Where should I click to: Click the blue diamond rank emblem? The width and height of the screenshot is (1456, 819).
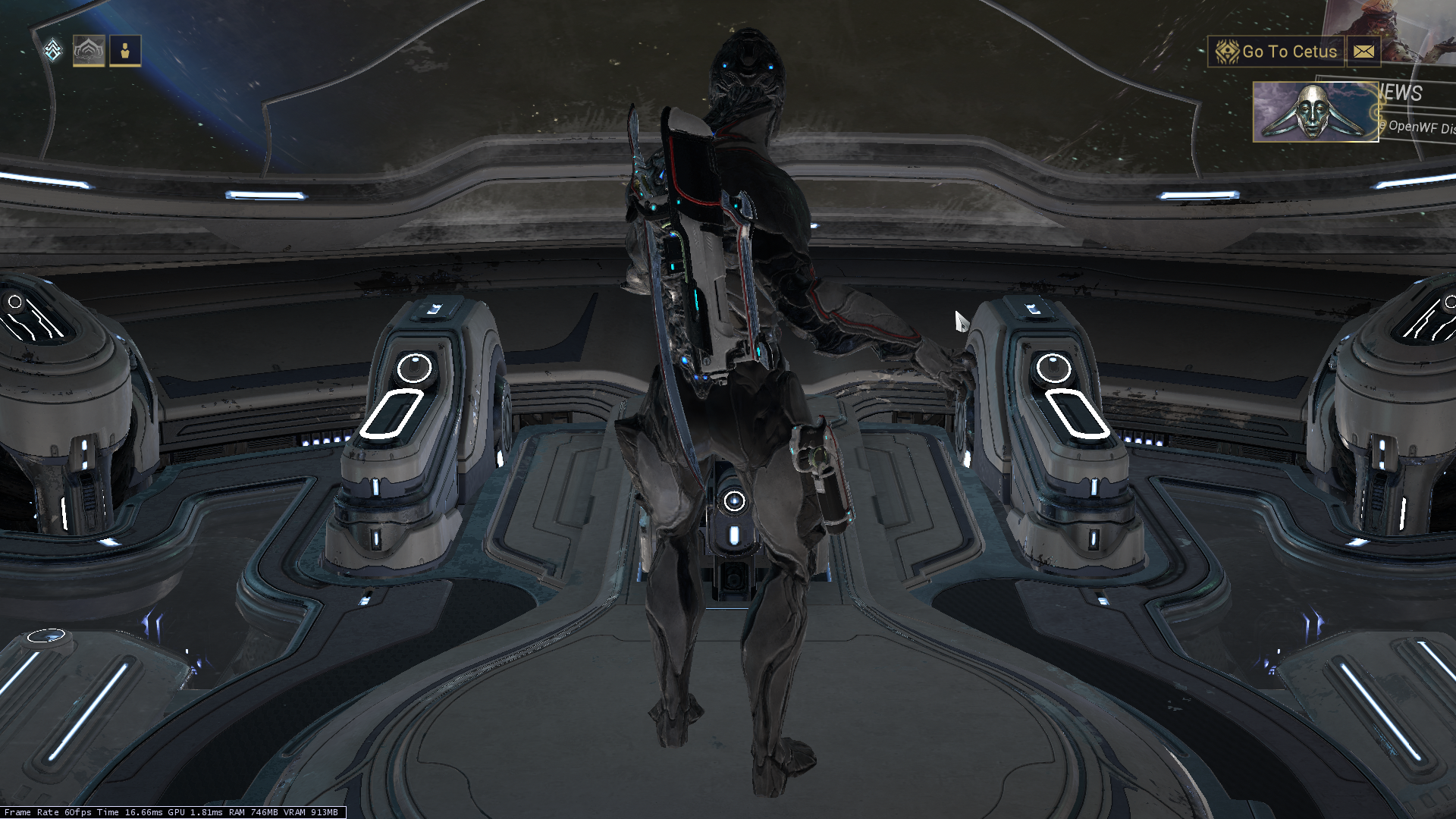click(52, 51)
